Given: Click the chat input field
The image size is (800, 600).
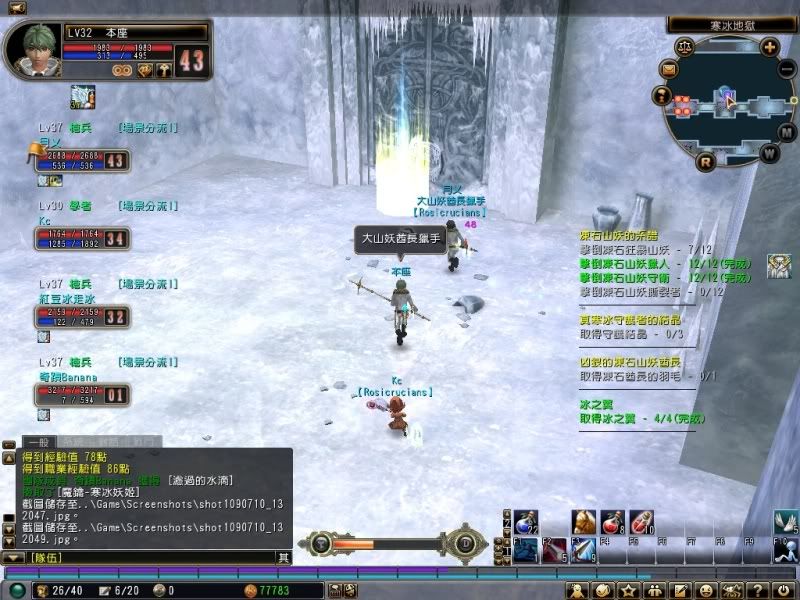Looking at the screenshot, I should [150, 557].
